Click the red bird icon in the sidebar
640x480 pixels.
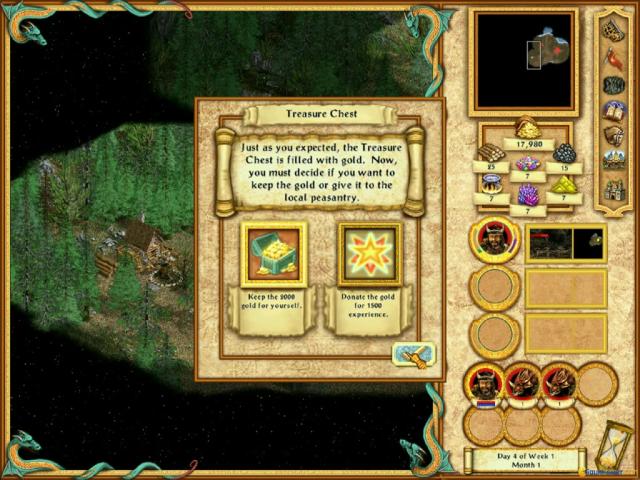613,56
